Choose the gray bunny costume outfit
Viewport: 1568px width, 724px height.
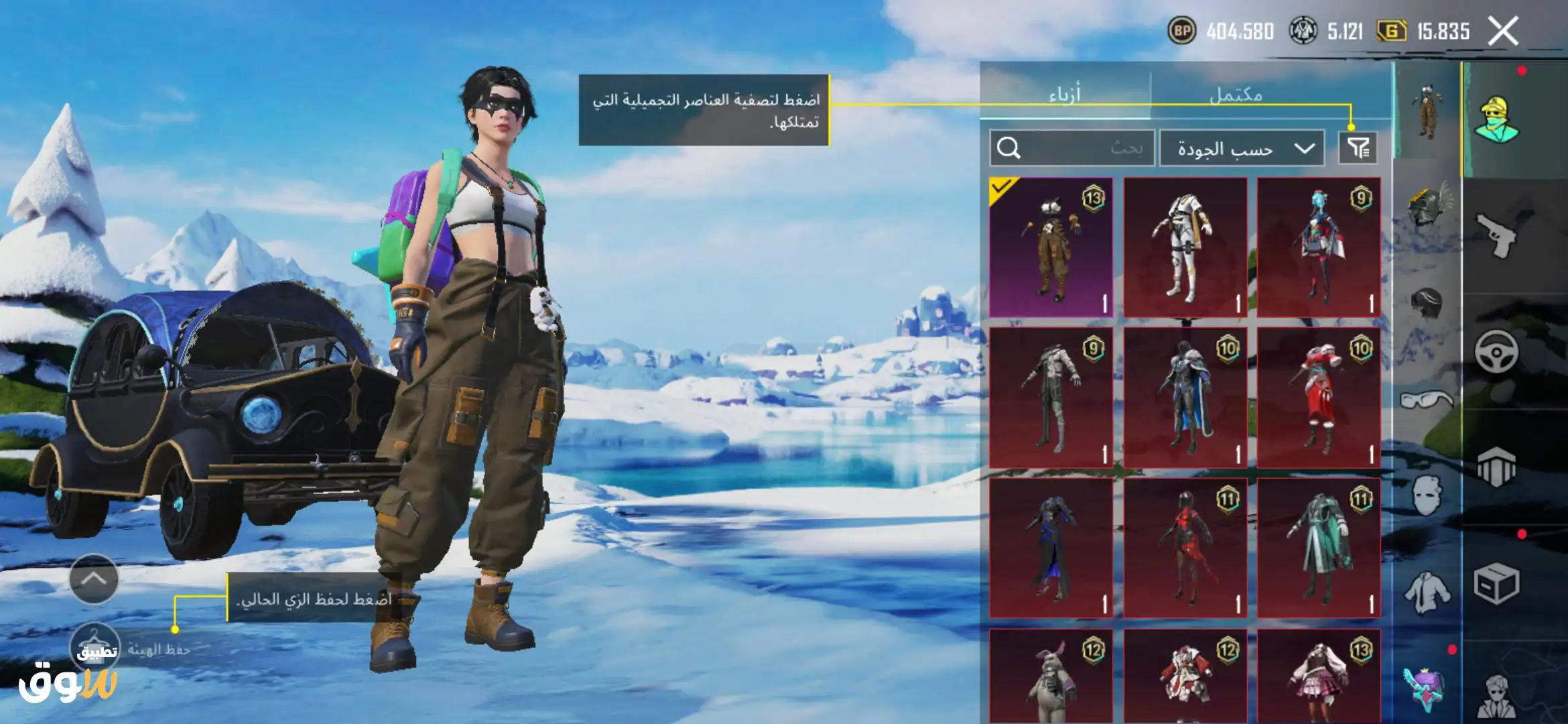pyautogui.click(x=1051, y=677)
